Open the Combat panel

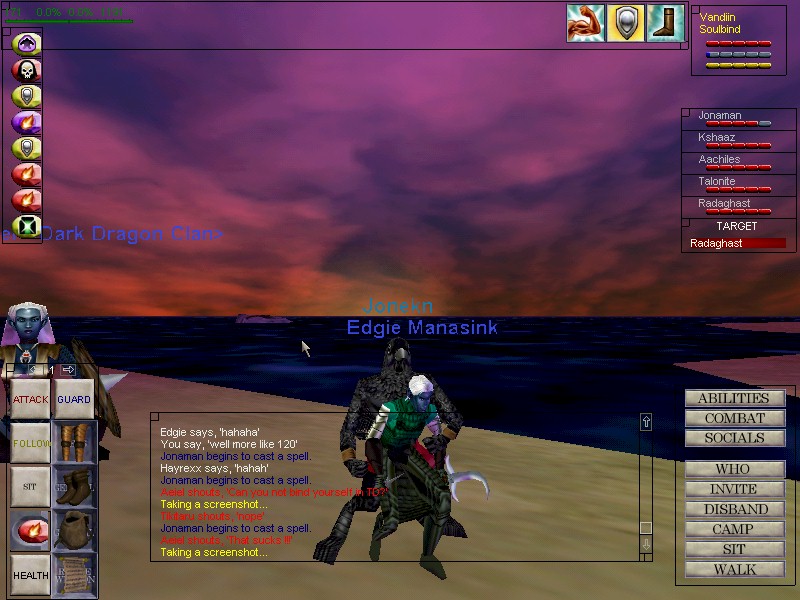pos(734,418)
